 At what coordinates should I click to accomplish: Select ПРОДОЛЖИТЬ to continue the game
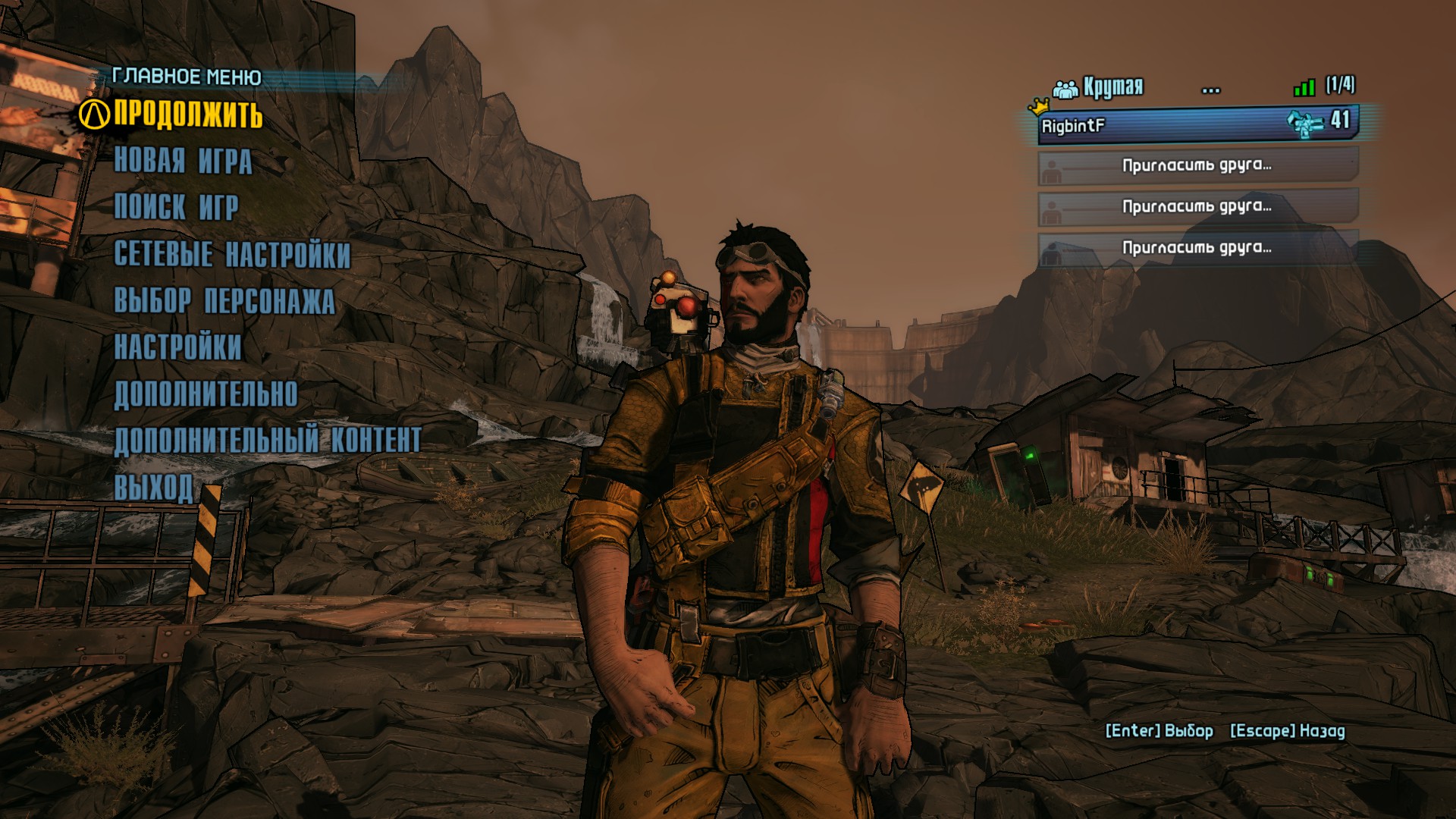point(188,115)
